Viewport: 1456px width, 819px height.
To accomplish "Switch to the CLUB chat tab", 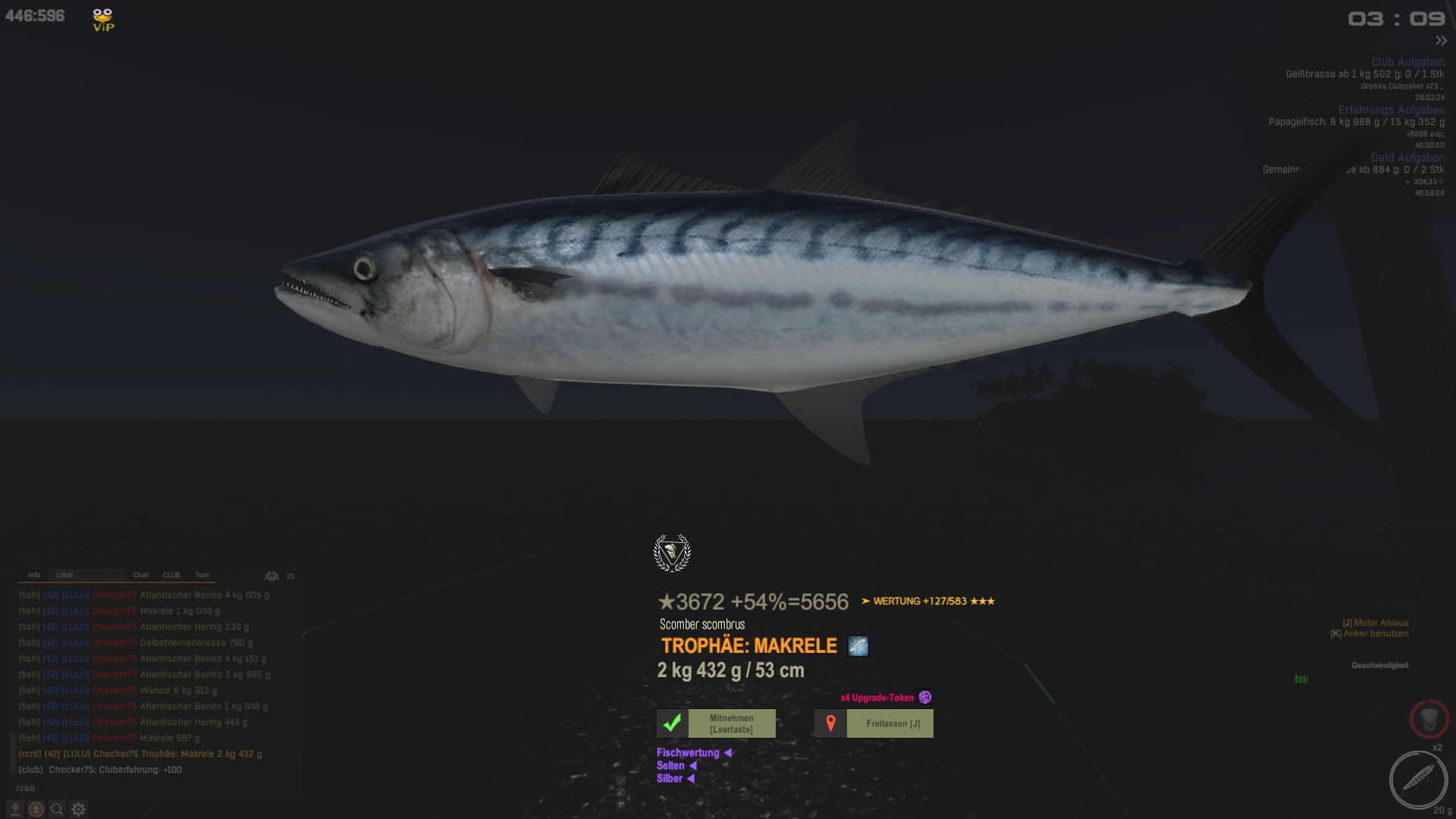I will point(171,575).
